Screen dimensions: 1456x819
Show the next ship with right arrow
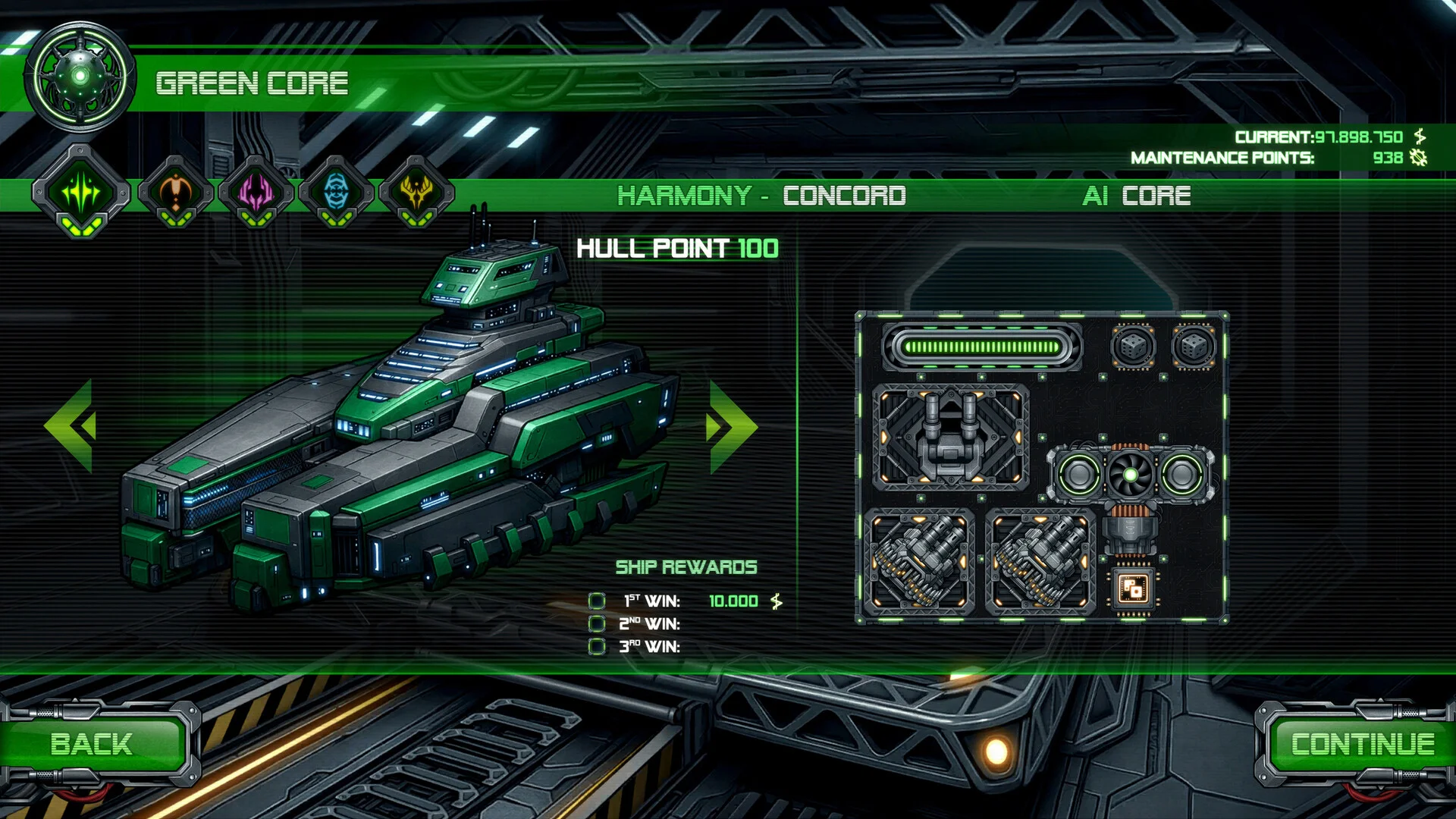(731, 426)
